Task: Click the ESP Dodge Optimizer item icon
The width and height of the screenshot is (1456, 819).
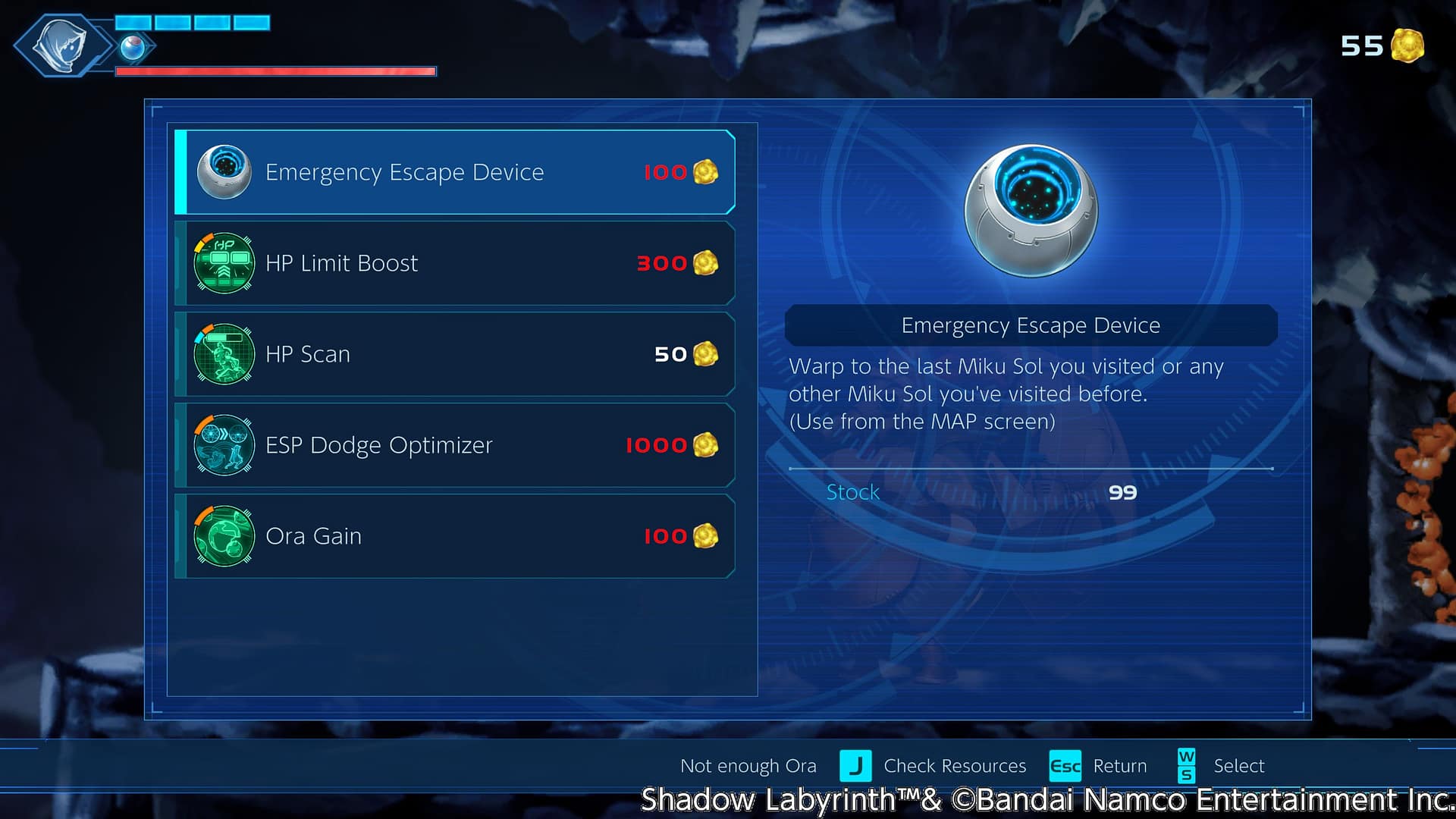Action: pyautogui.click(x=224, y=445)
